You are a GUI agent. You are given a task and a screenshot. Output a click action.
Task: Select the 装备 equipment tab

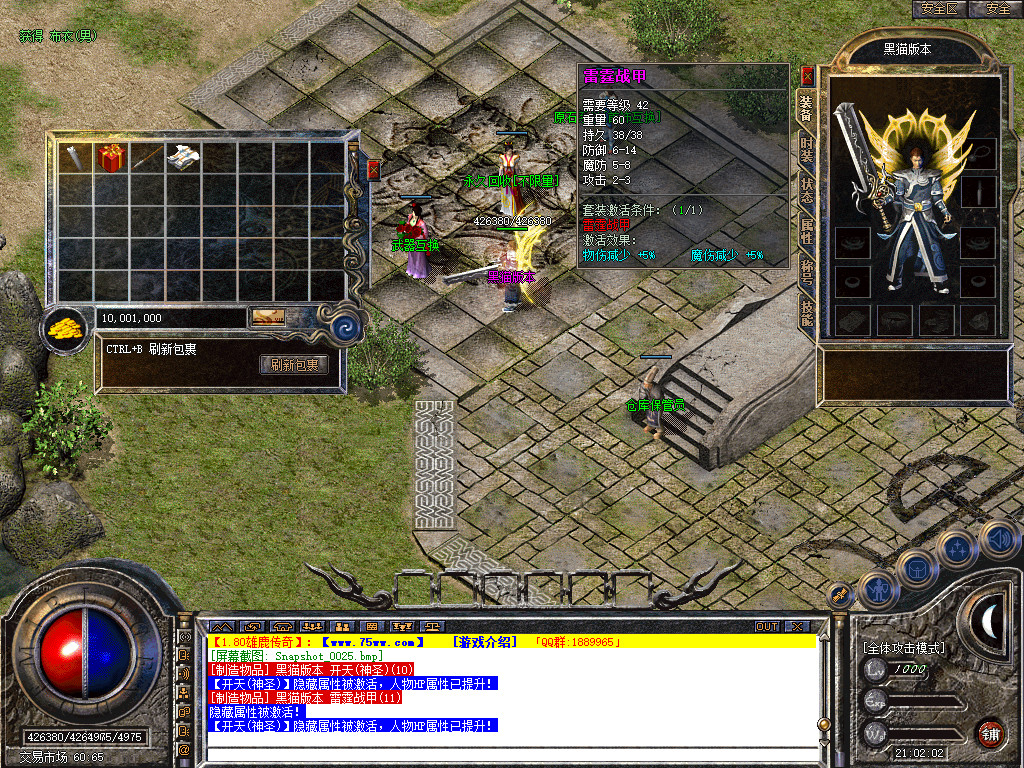806,108
